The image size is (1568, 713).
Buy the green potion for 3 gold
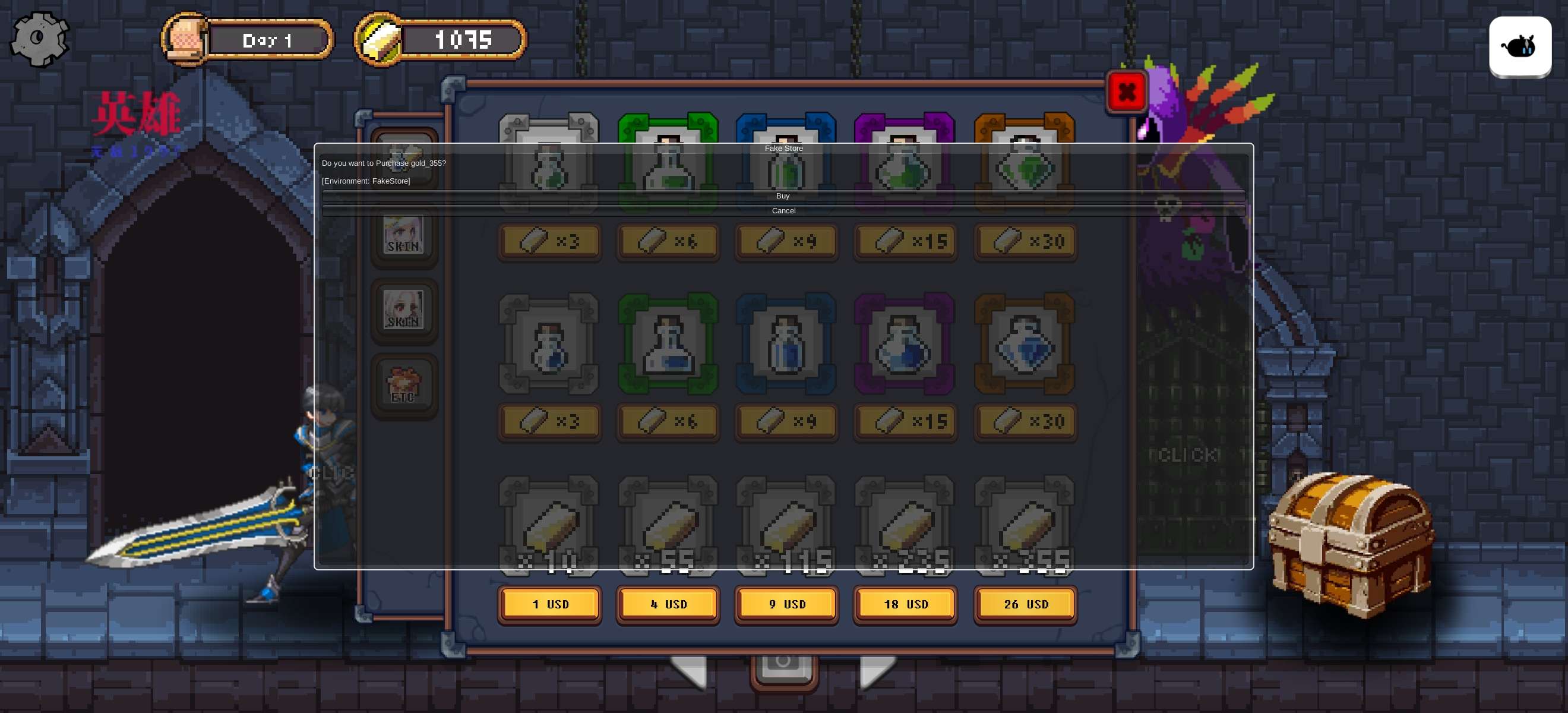549,242
